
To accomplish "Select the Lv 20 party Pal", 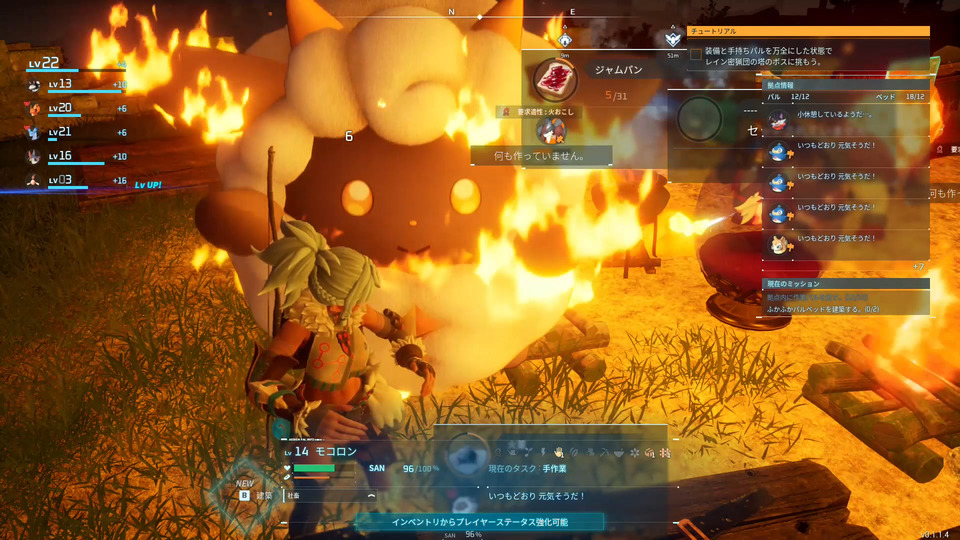I will 35,109.
